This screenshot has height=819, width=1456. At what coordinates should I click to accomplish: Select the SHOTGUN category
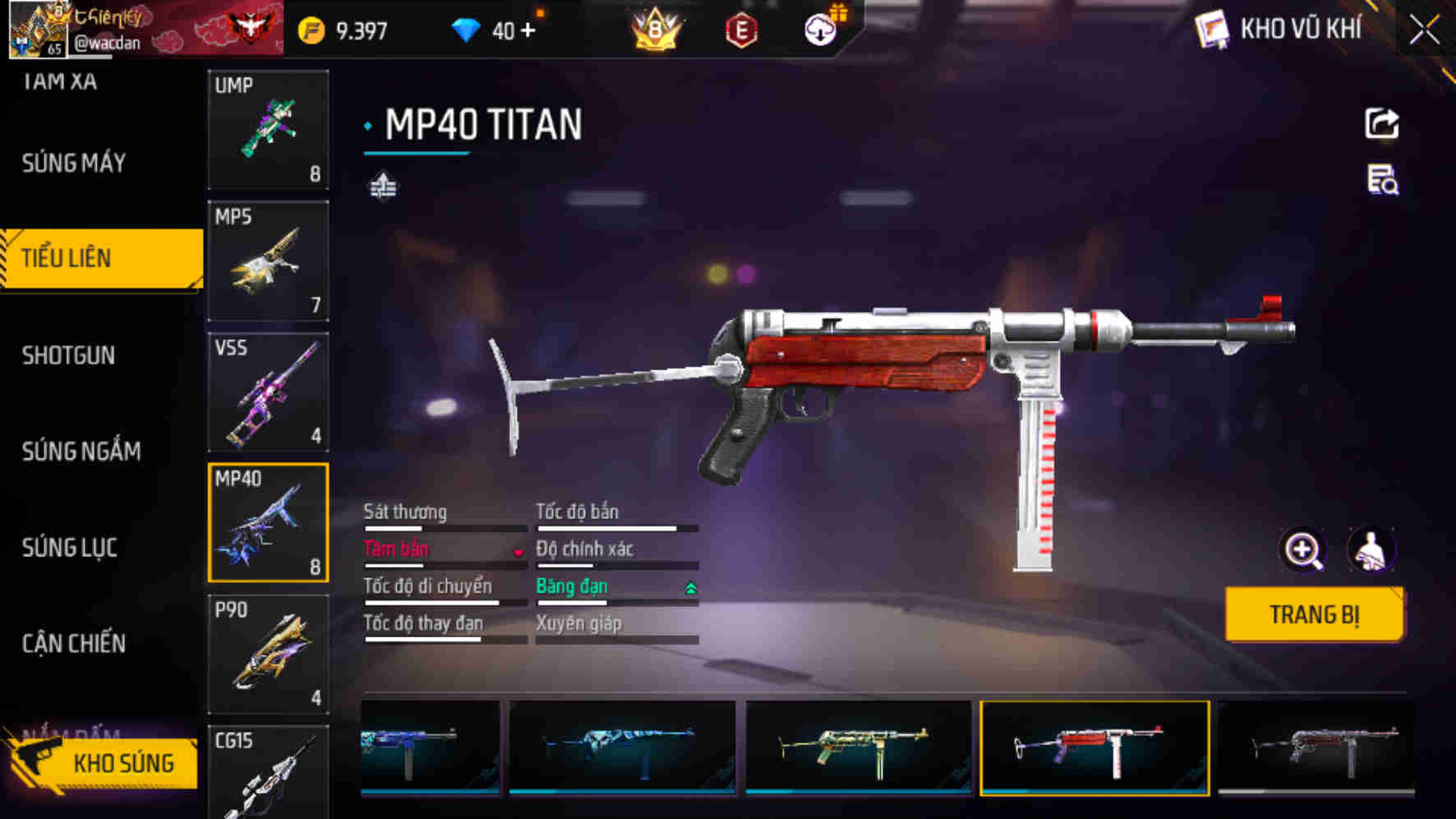[69, 356]
